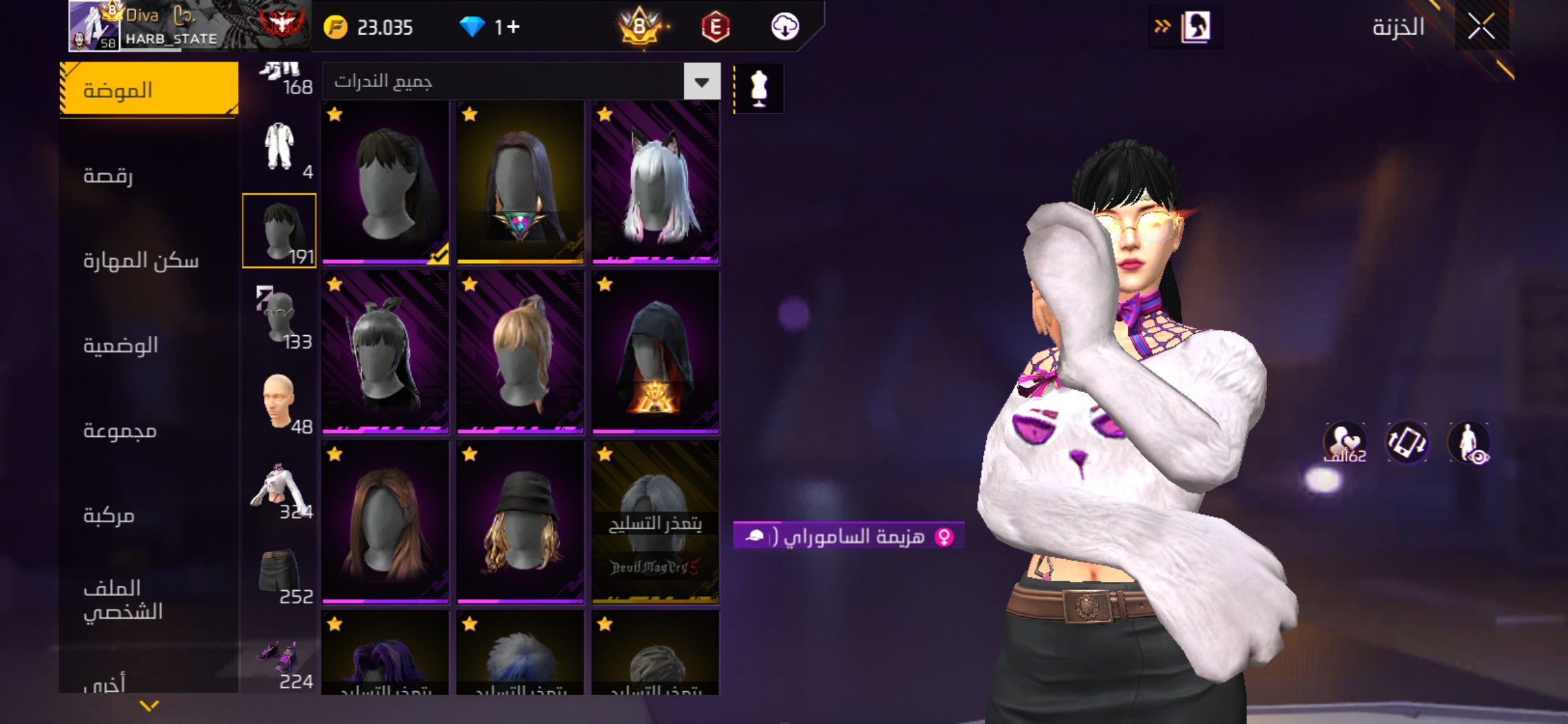Tap the rotate phone view icon

[x=1406, y=442]
